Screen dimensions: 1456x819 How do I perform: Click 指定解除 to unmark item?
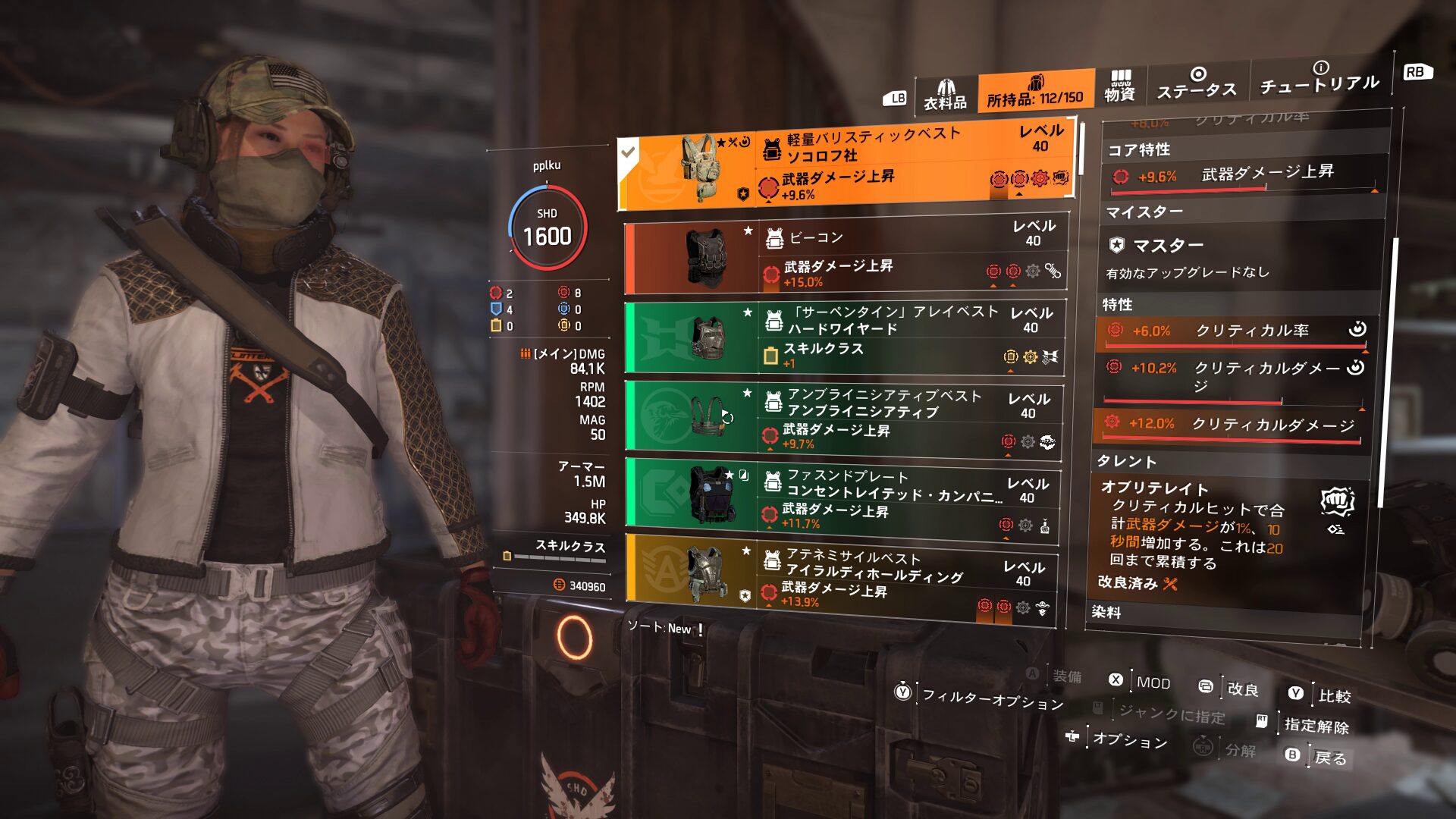pyautogui.click(x=1316, y=725)
